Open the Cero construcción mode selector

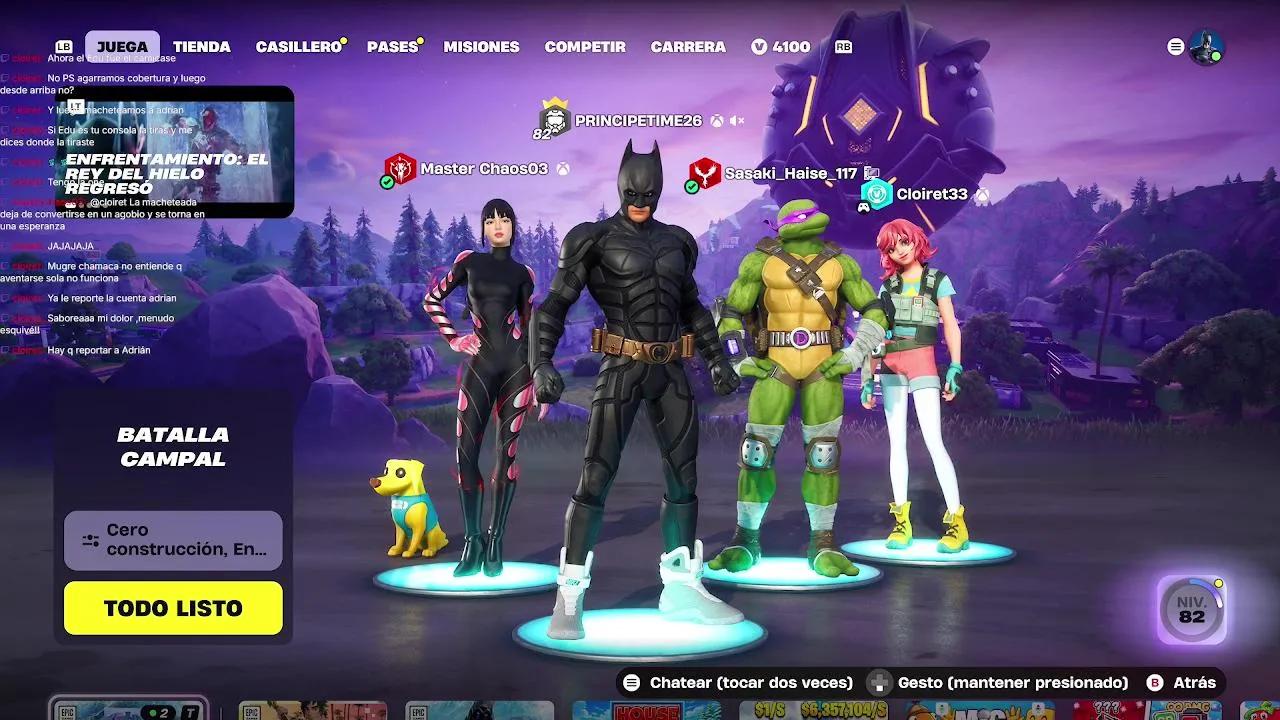tap(172, 539)
